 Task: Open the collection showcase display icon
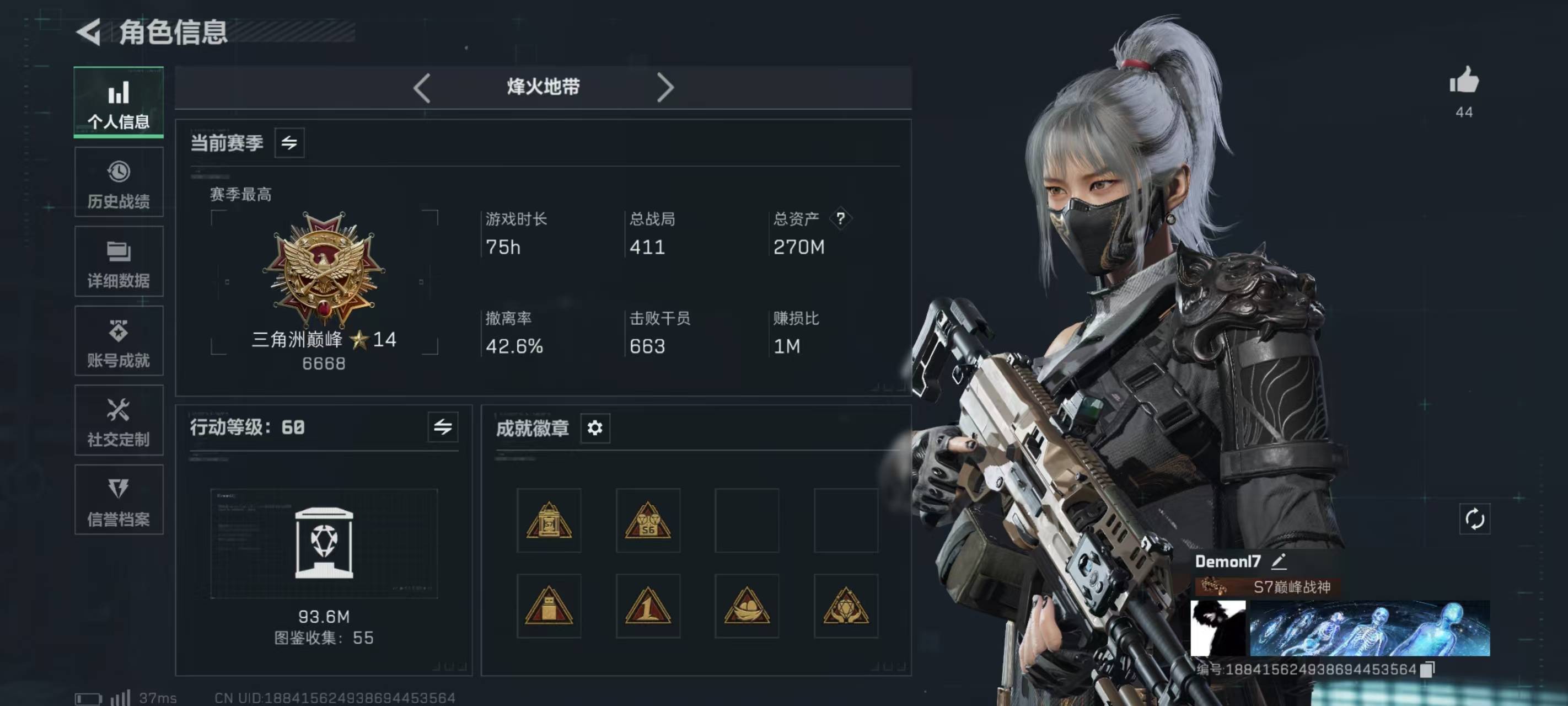pos(324,543)
